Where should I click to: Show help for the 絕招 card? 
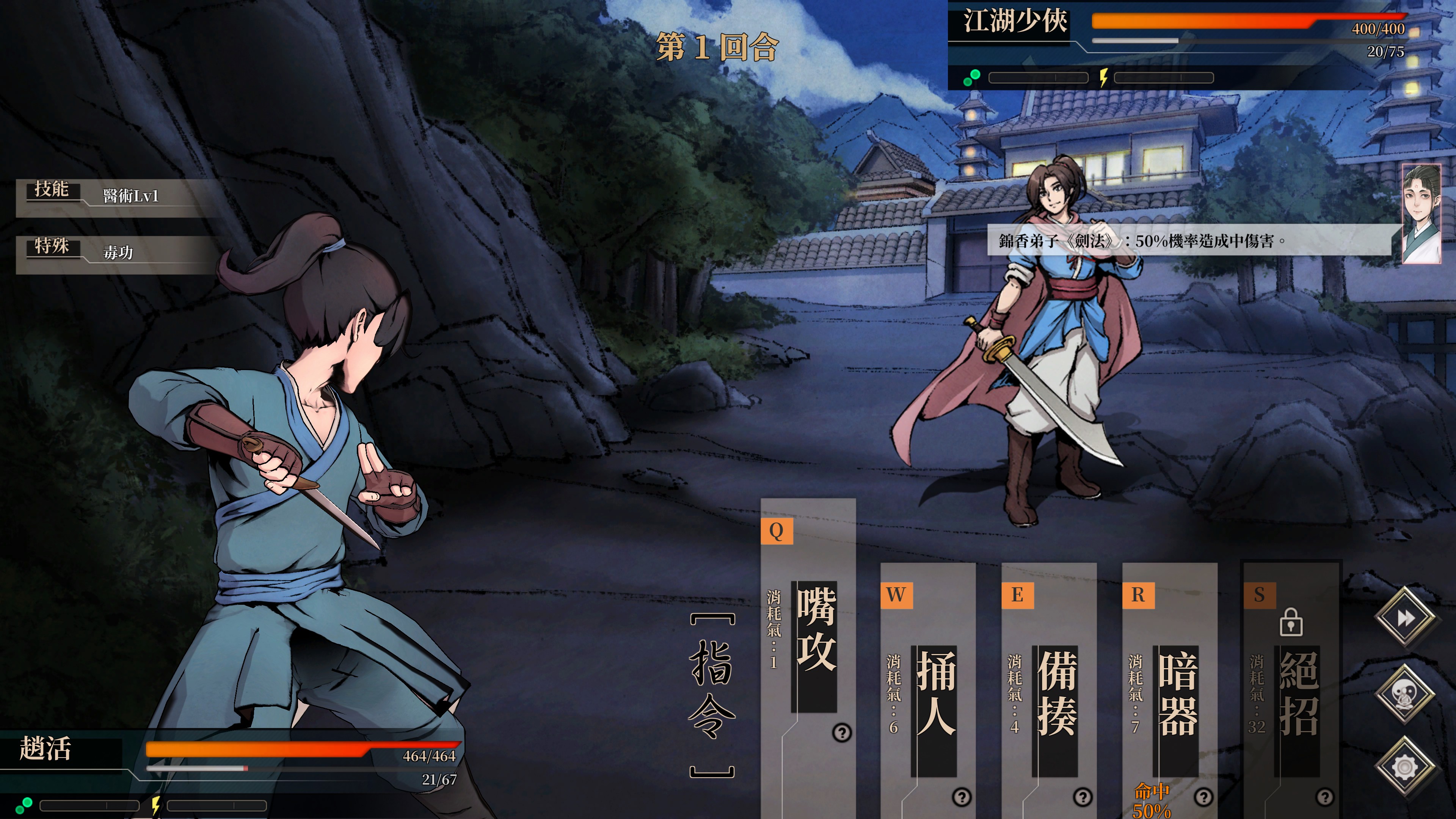1324,797
